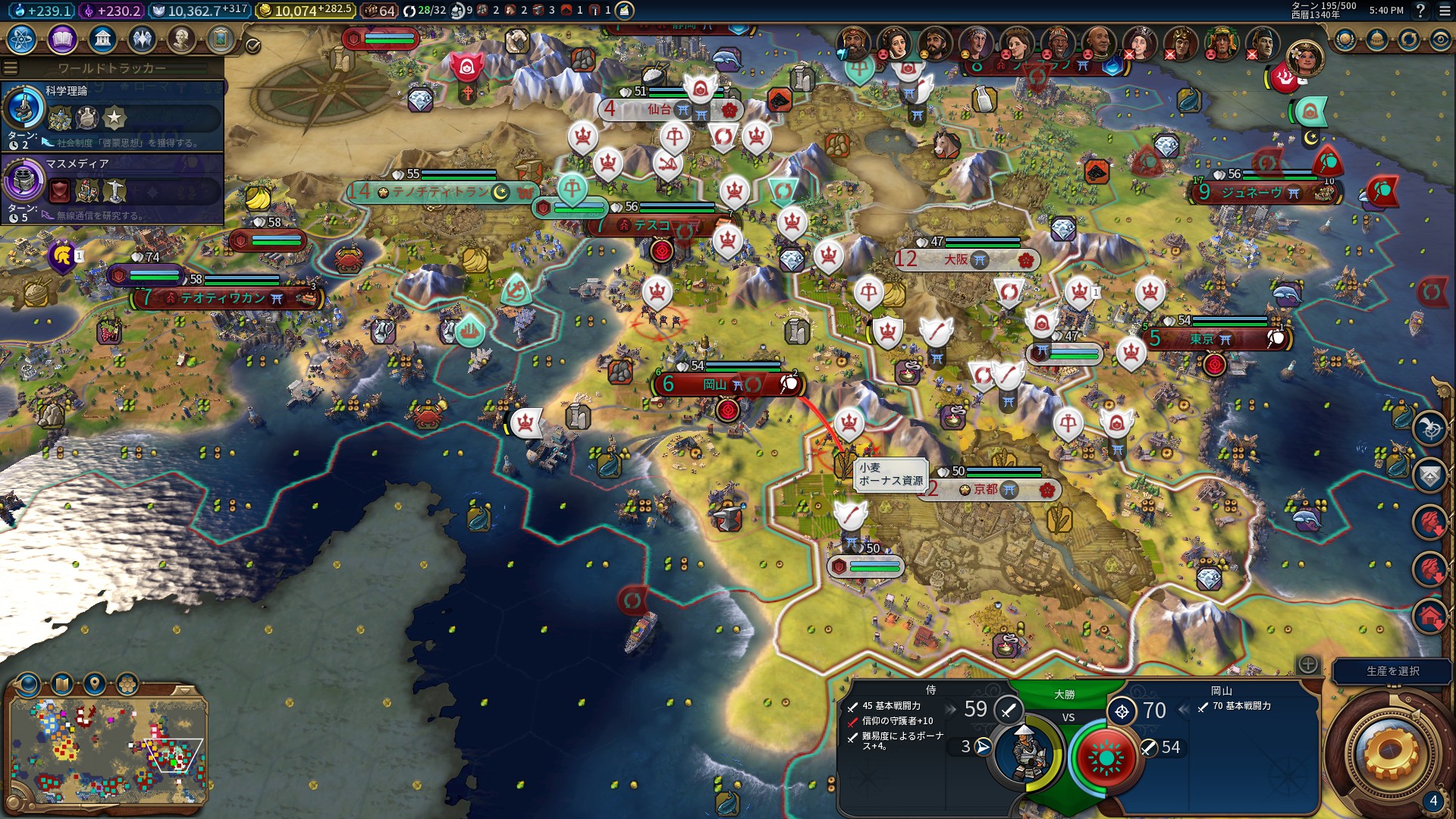1456x819 pixels.
Task: Click the 生産を選択 production button
Action: (x=1392, y=671)
